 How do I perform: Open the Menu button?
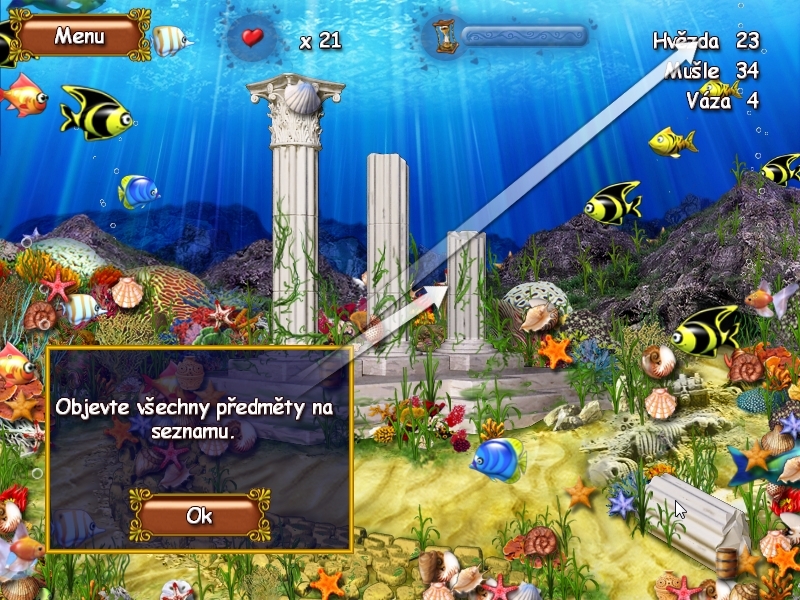point(79,37)
